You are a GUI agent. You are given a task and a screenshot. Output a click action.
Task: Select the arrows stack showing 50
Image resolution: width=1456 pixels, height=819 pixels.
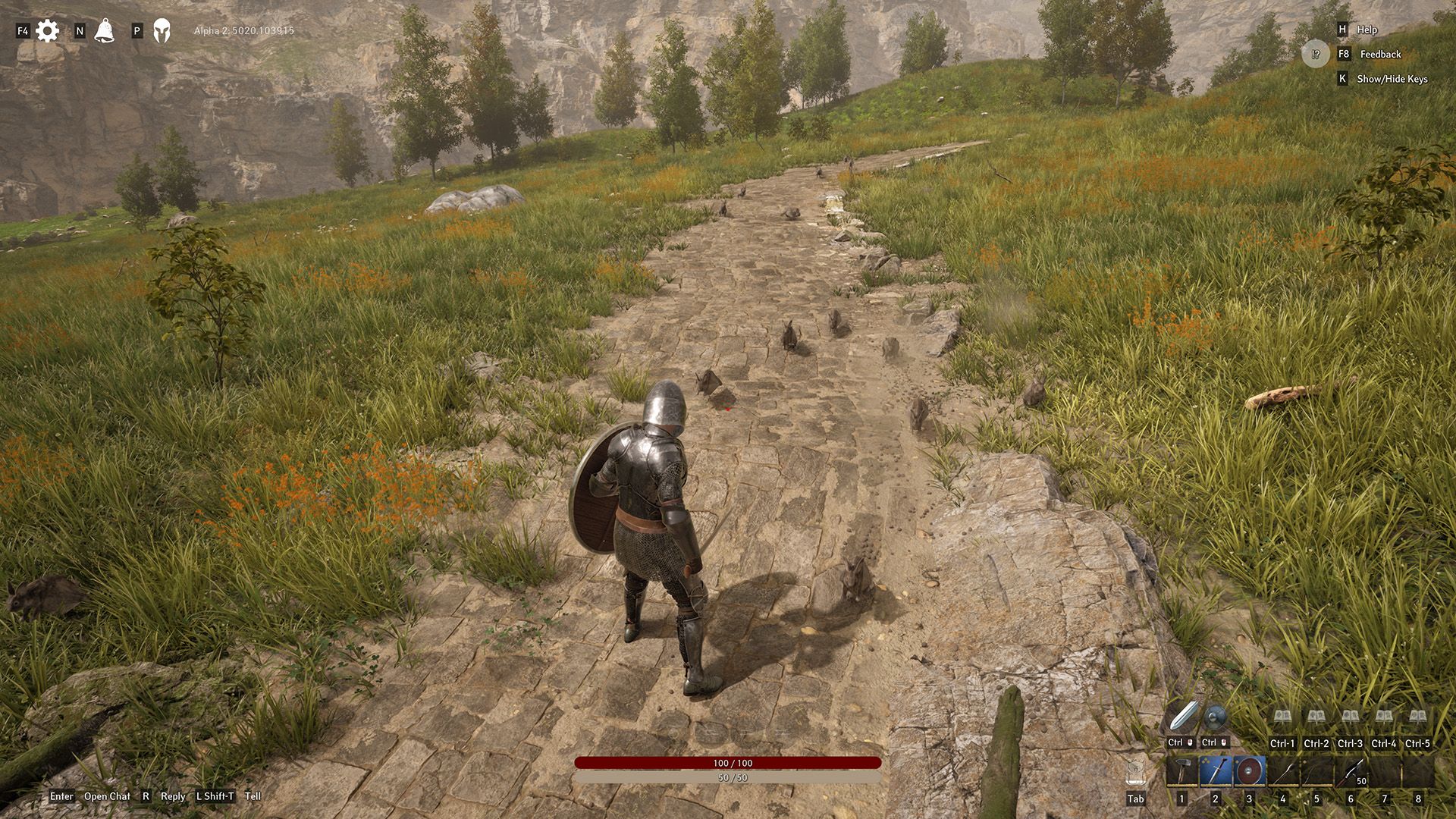pyautogui.click(x=1351, y=771)
